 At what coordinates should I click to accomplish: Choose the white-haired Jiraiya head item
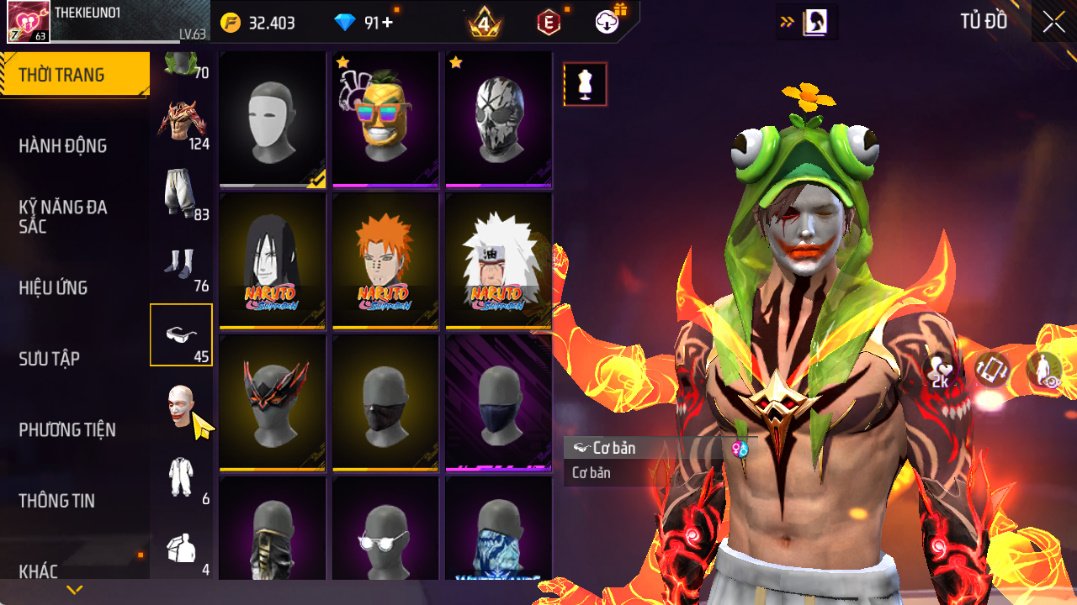coord(498,260)
